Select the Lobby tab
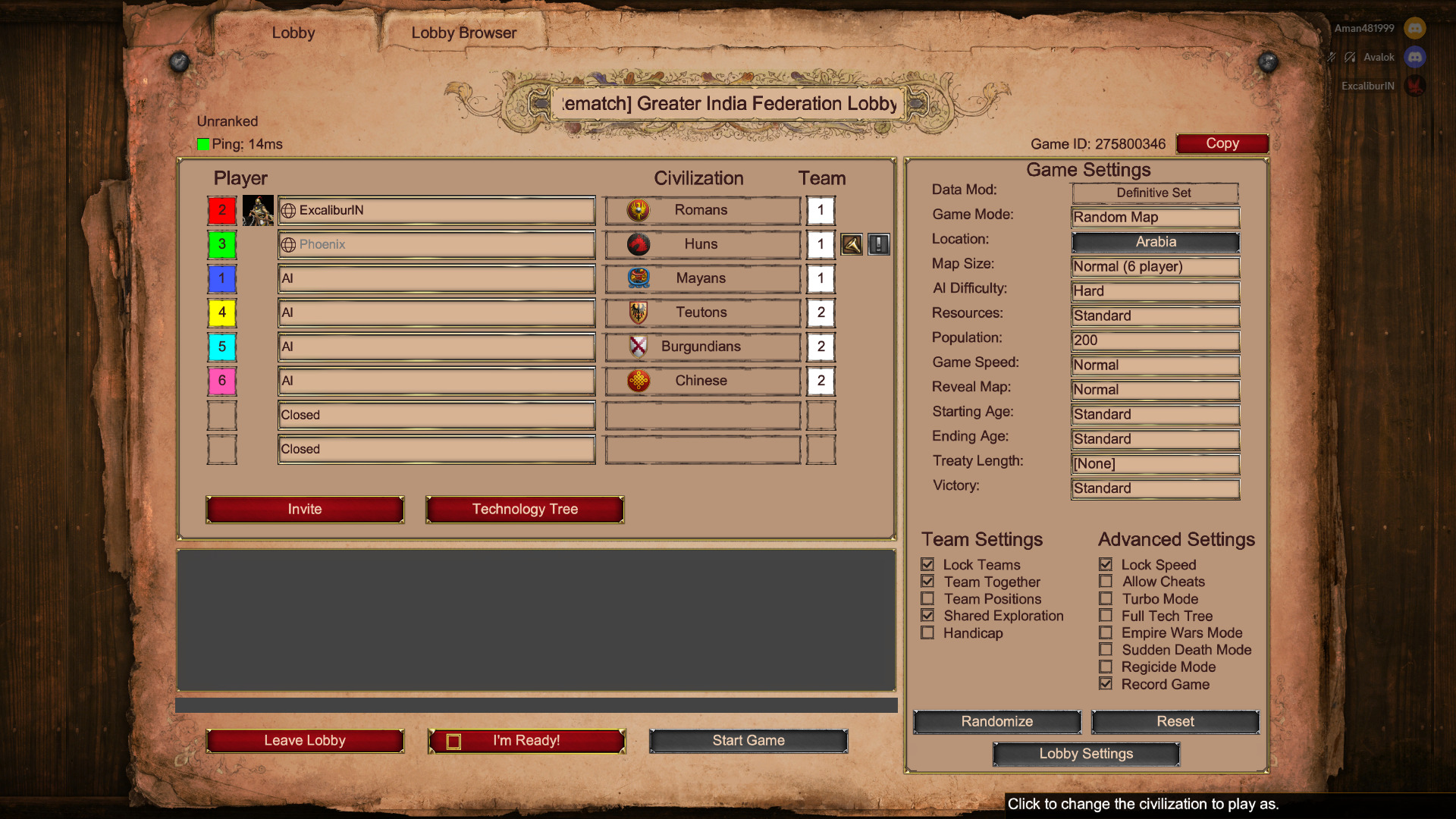 click(x=293, y=33)
